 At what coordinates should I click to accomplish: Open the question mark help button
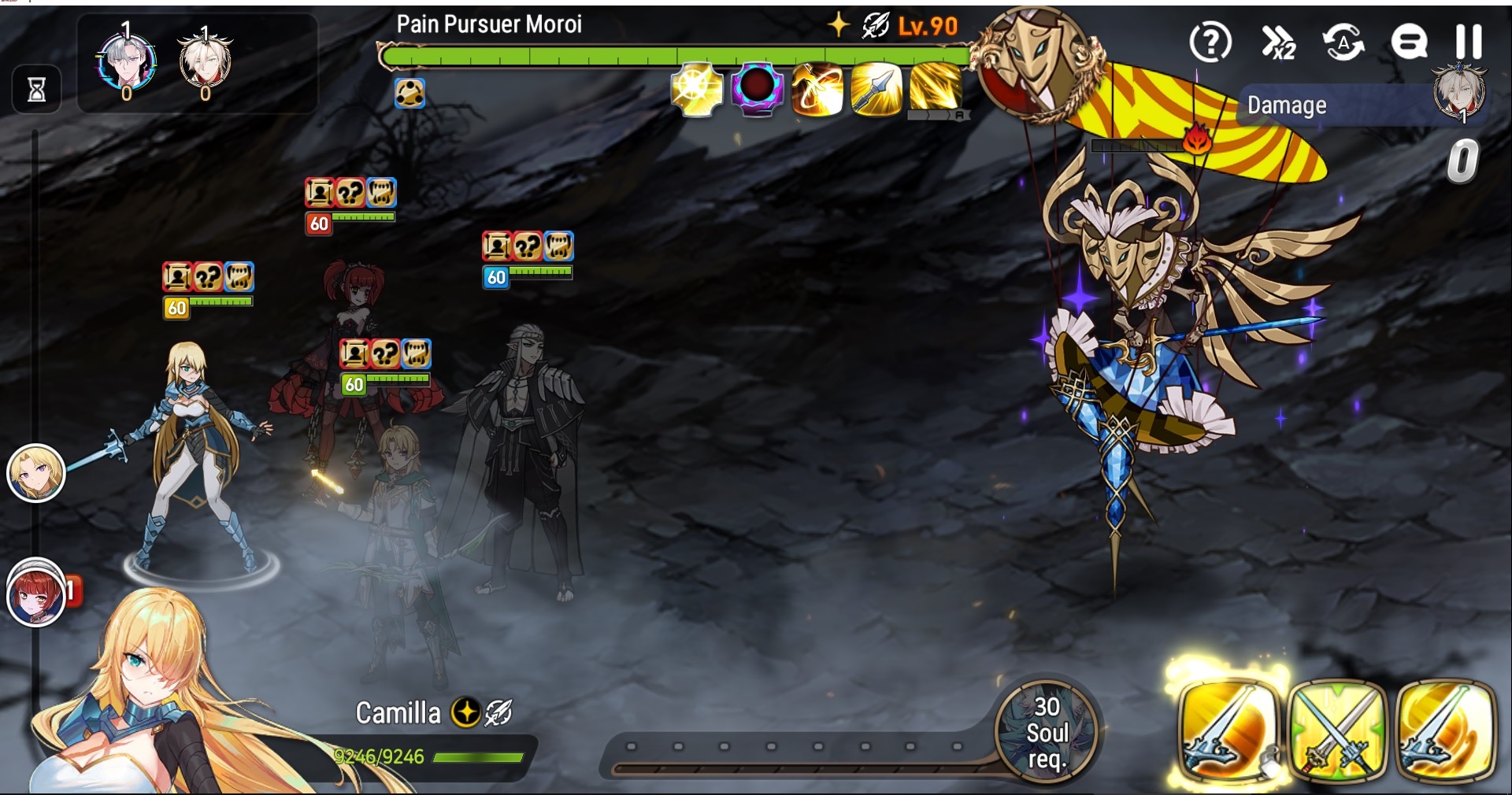[1210, 42]
